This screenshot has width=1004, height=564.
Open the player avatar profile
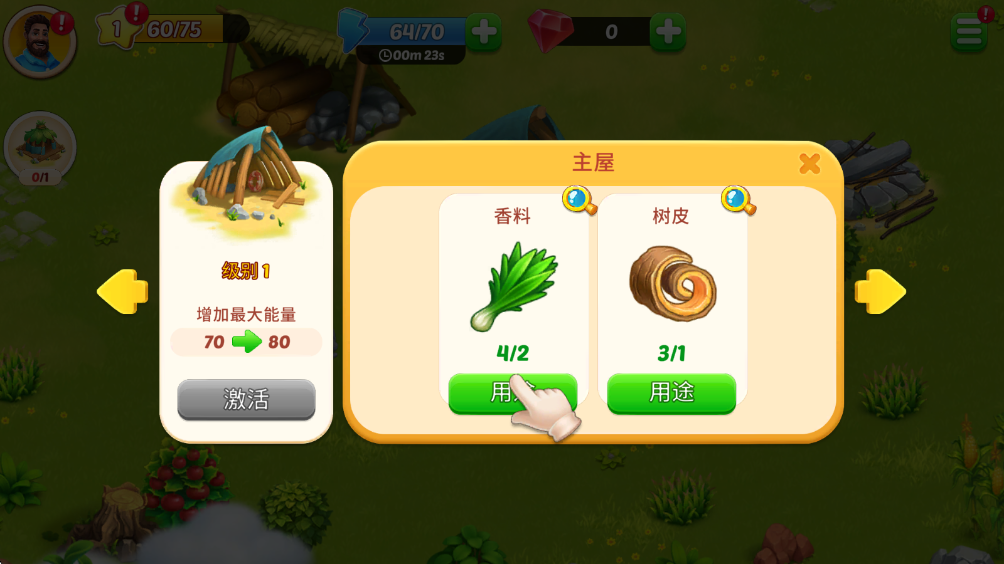point(40,41)
